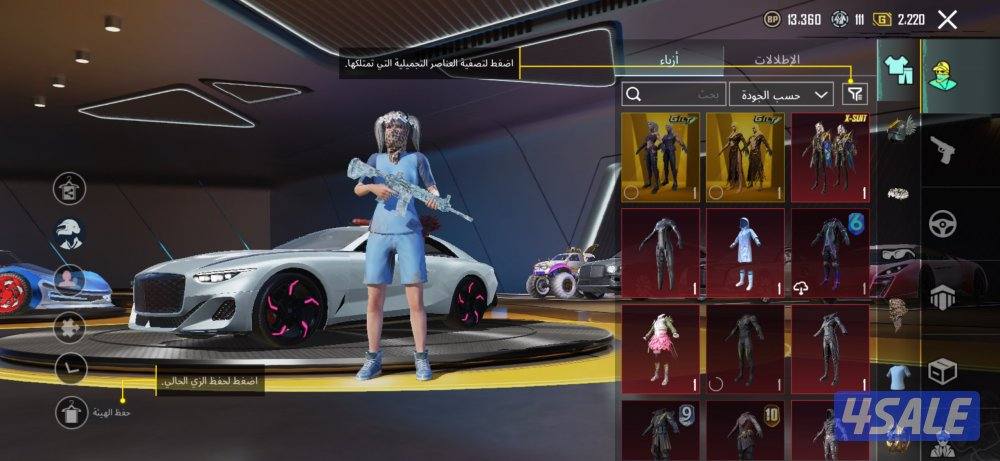The height and width of the screenshot is (461, 1000).
Task: Select the X-SUIT outfit tile
Action: [830, 155]
